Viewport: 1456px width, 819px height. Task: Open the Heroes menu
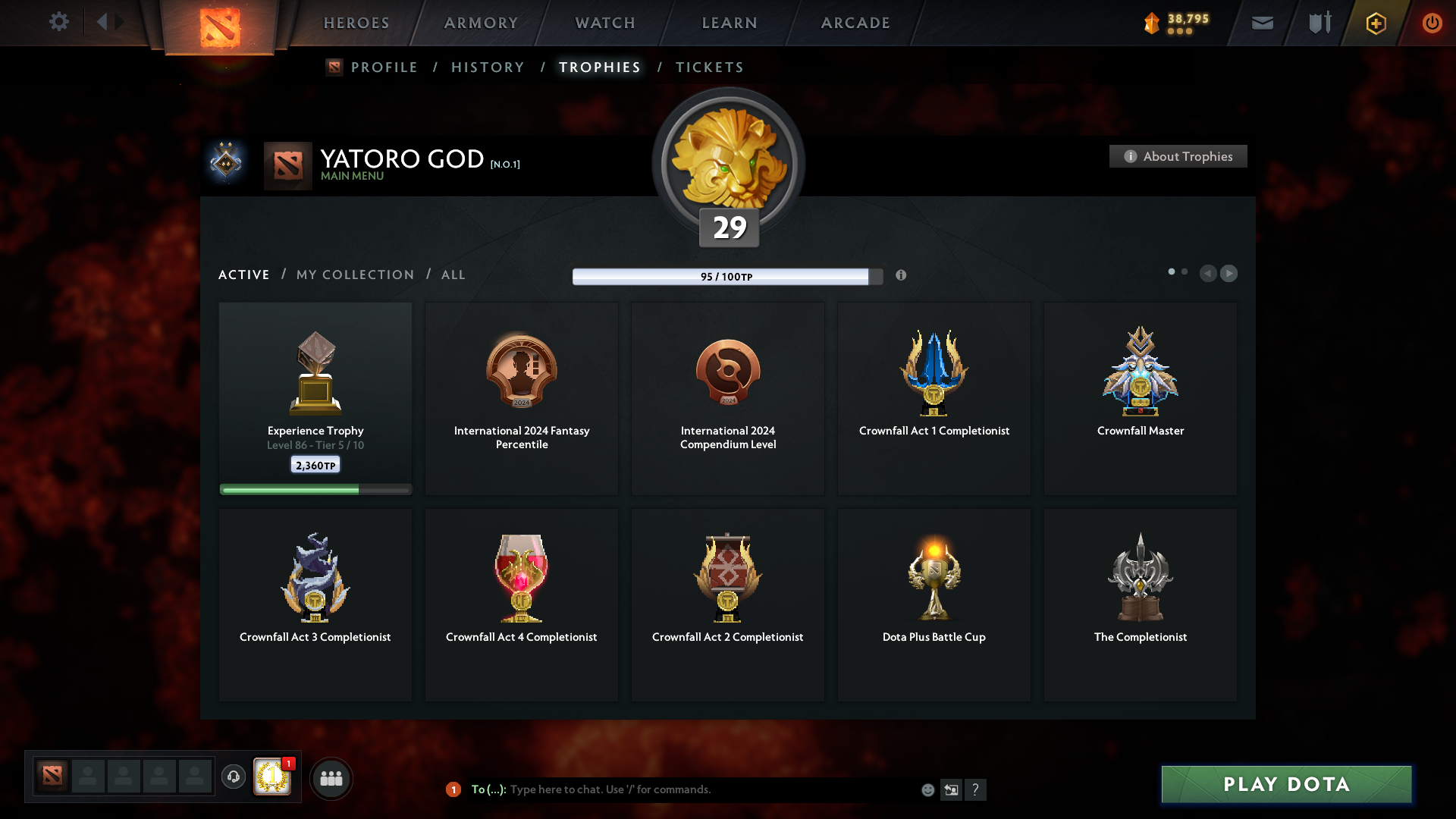point(356,23)
